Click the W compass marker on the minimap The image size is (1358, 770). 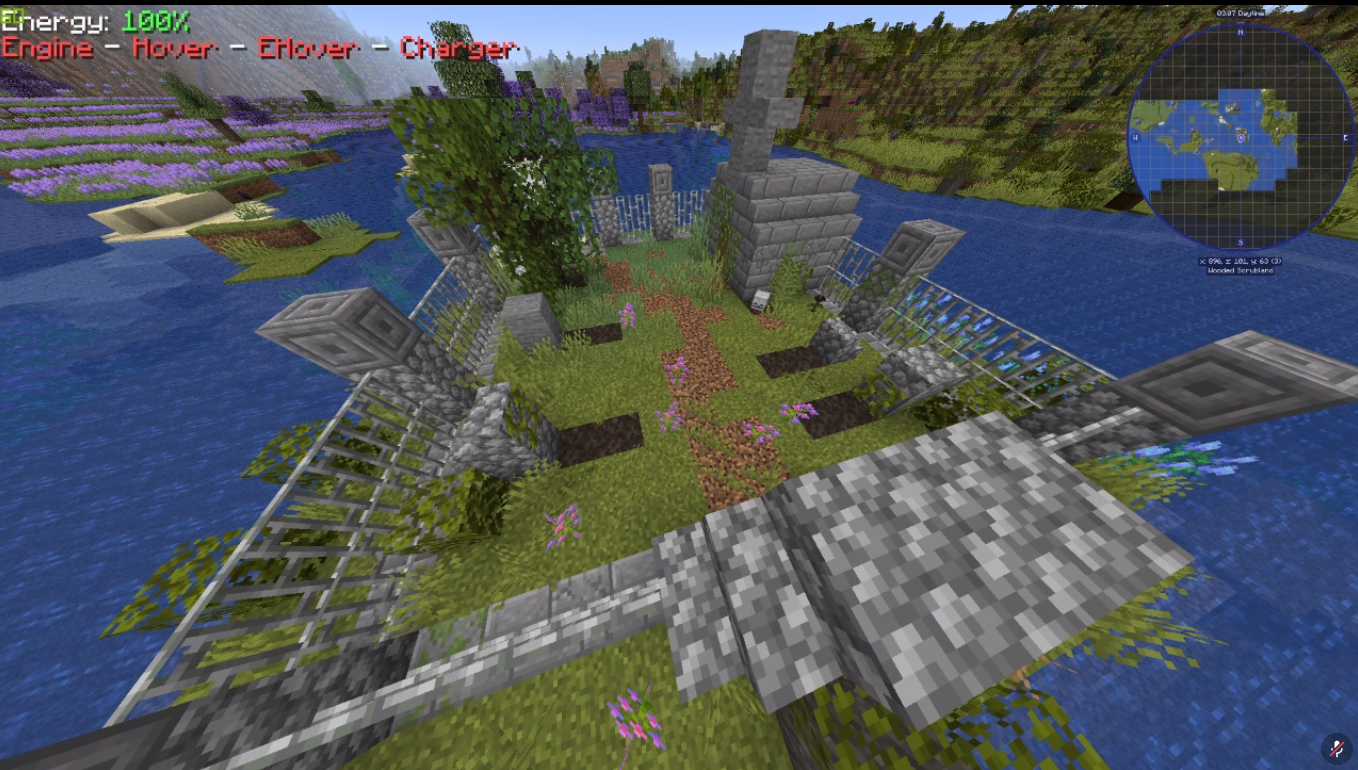1135,137
